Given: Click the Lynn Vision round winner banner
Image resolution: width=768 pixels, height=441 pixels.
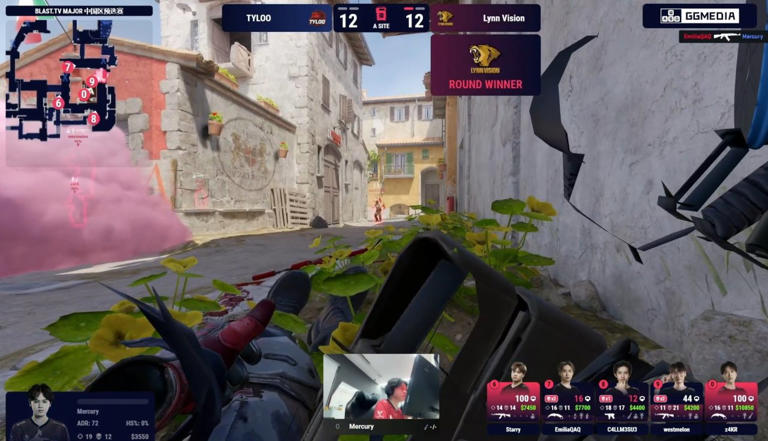Looking at the screenshot, I should 485,65.
